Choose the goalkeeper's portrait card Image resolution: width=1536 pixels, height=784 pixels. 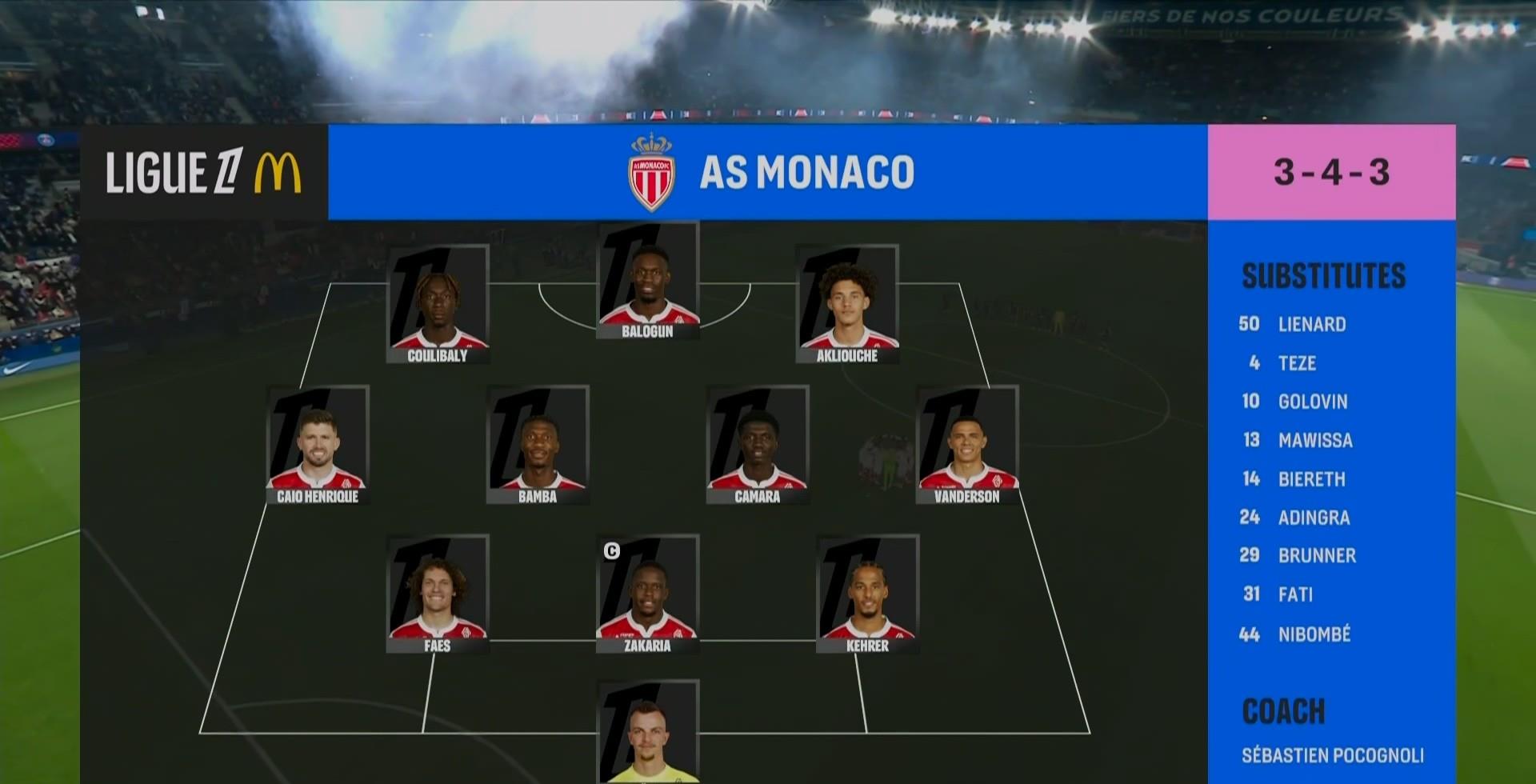pos(648,732)
